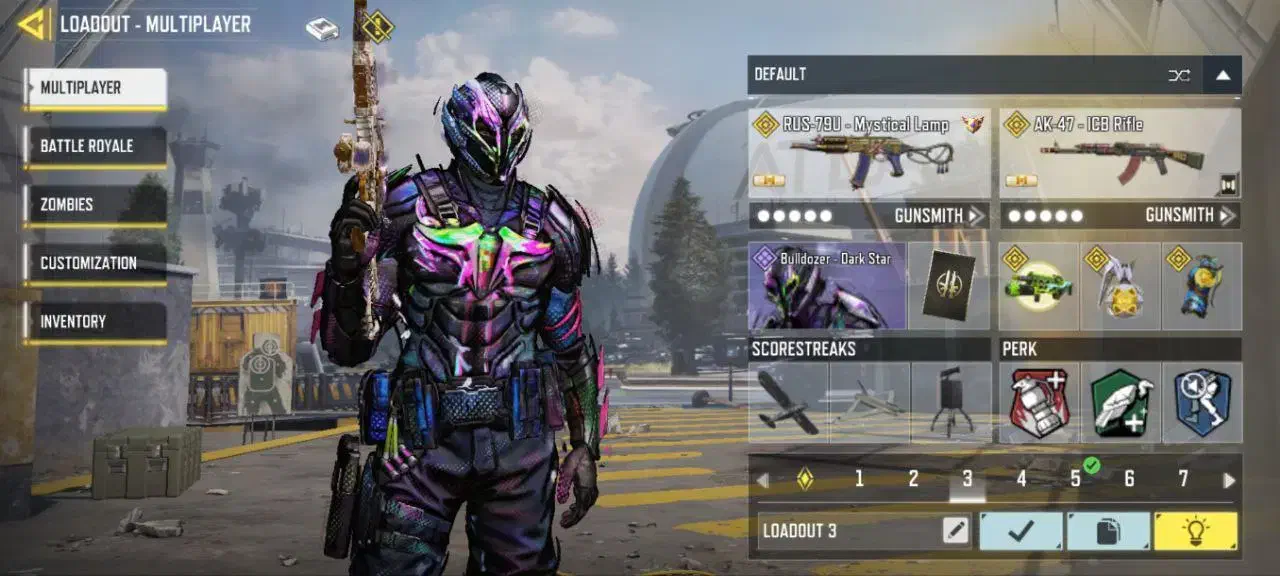The width and height of the screenshot is (1280, 576).
Task: Select the plane scorestreak slot
Action: pos(788,402)
